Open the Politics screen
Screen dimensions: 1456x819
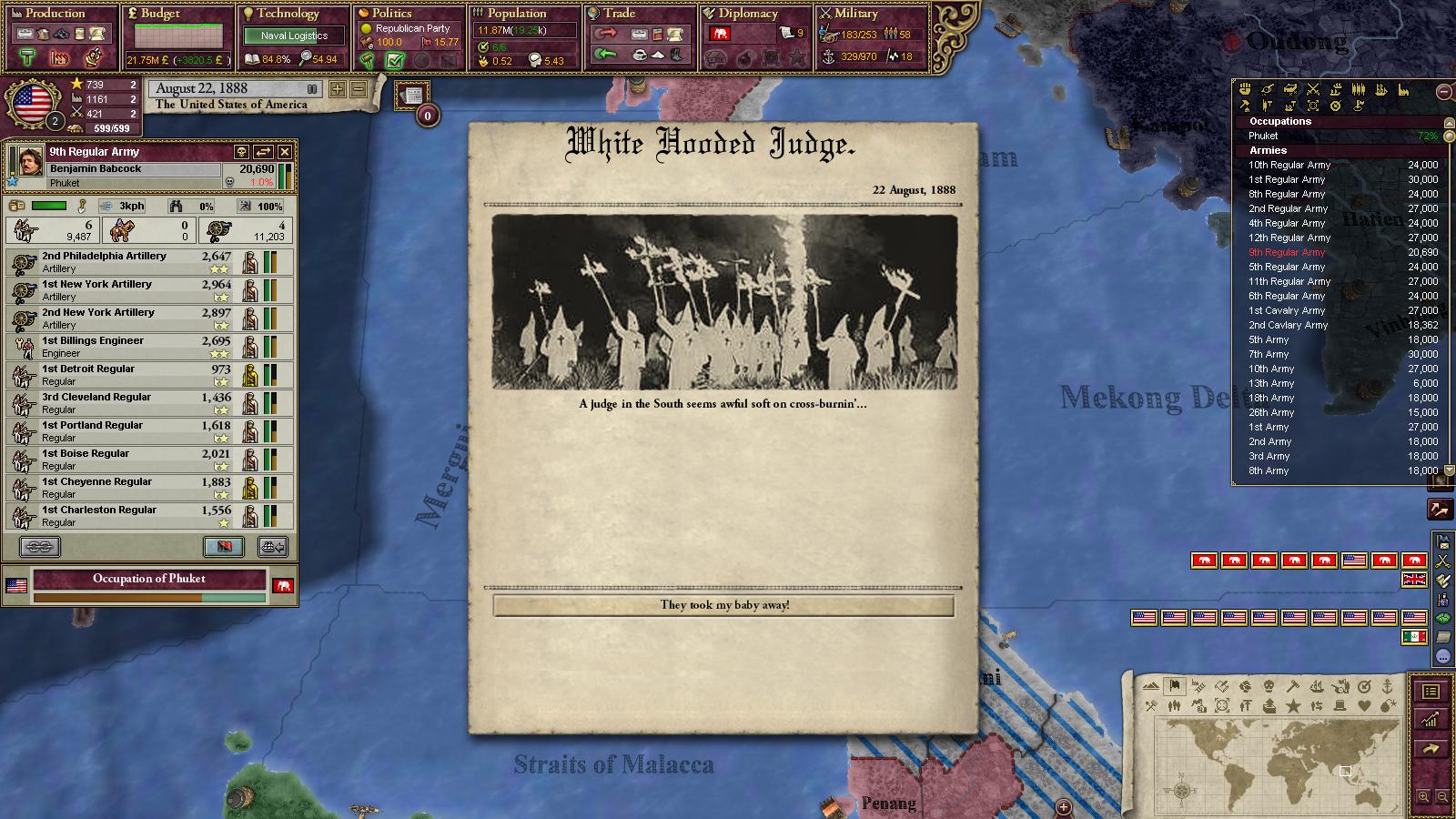pos(391,14)
